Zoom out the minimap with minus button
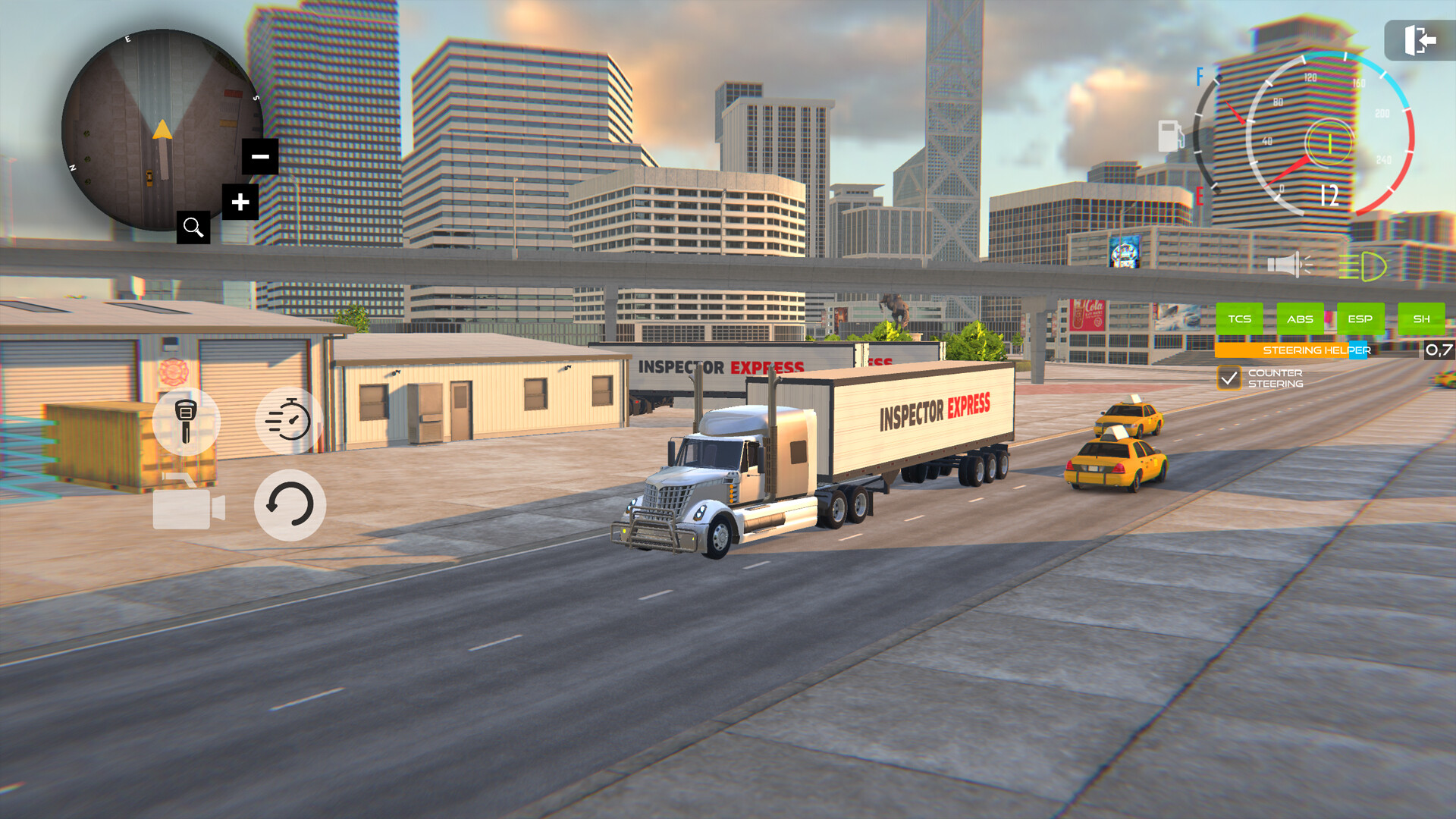The image size is (1456, 819). pyautogui.click(x=259, y=156)
